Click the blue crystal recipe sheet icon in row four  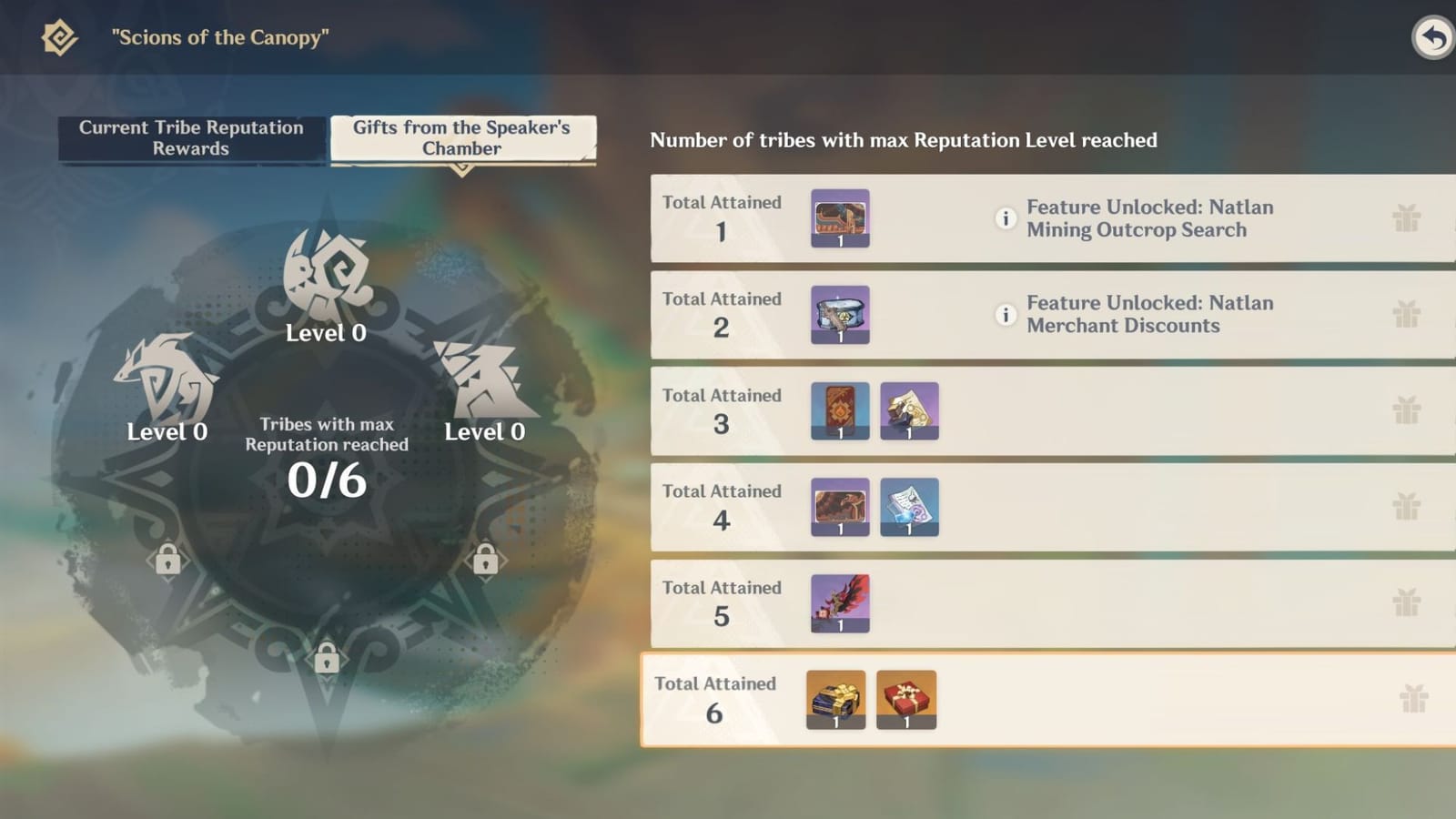(x=909, y=507)
